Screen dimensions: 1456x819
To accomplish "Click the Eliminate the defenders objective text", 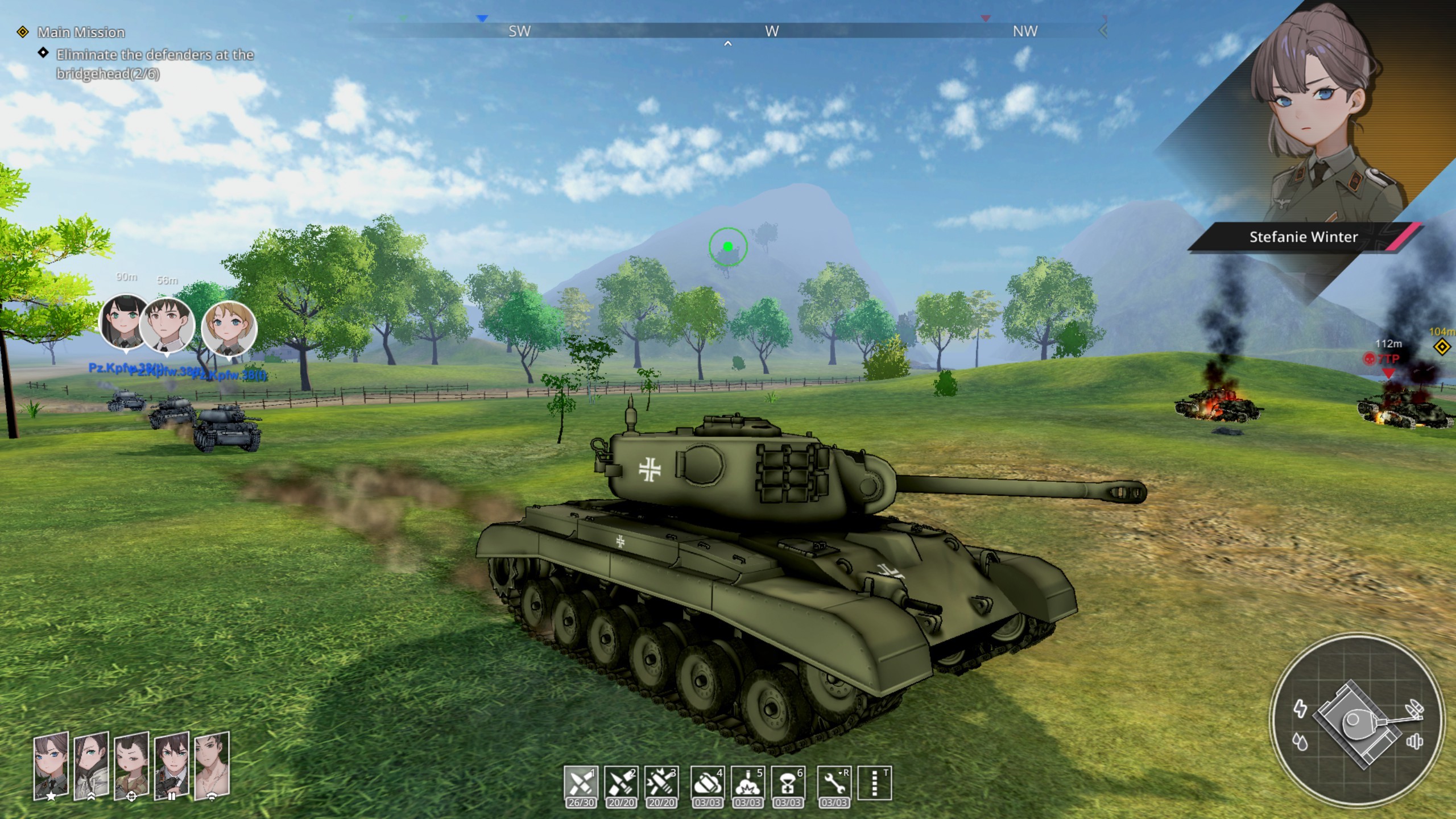I will coord(155,55).
